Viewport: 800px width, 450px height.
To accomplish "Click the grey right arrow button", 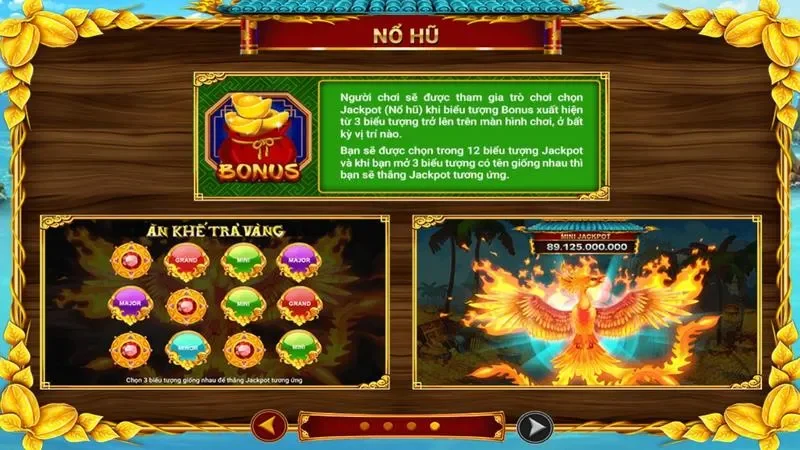I will click(x=533, y=428).
